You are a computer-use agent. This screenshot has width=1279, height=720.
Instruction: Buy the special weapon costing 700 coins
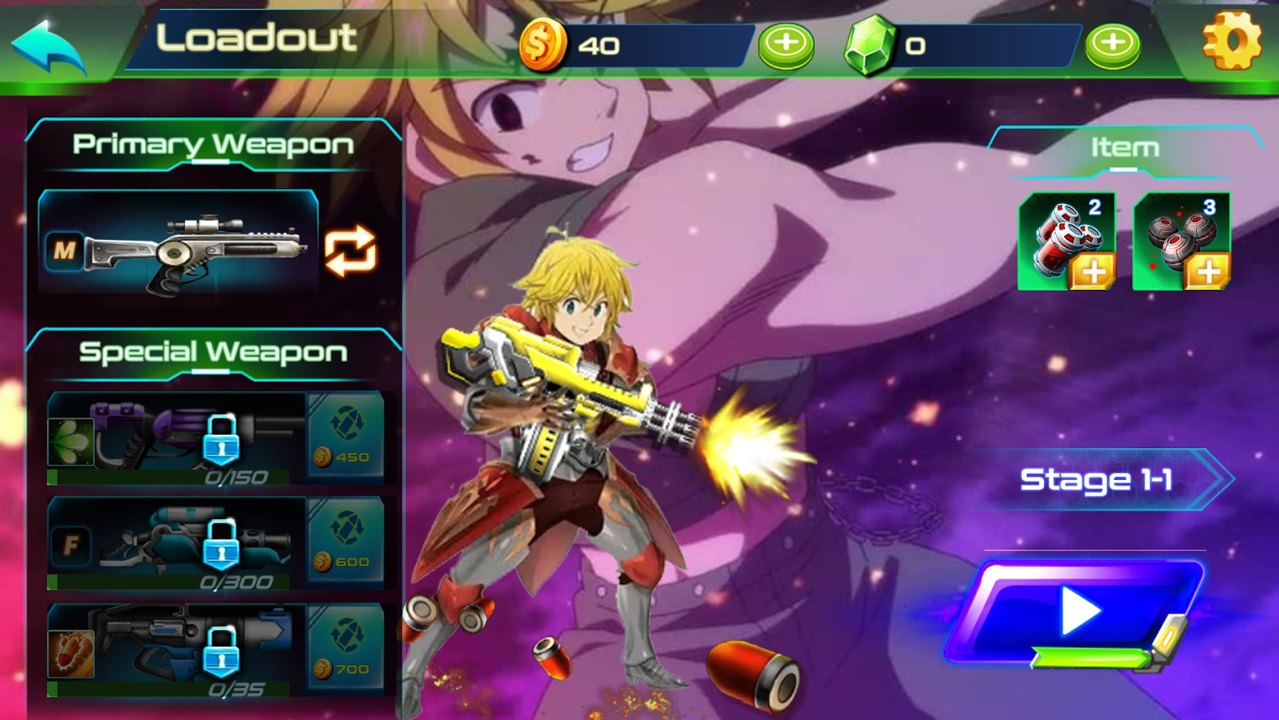pyautogui.click(x=345, y=650)
